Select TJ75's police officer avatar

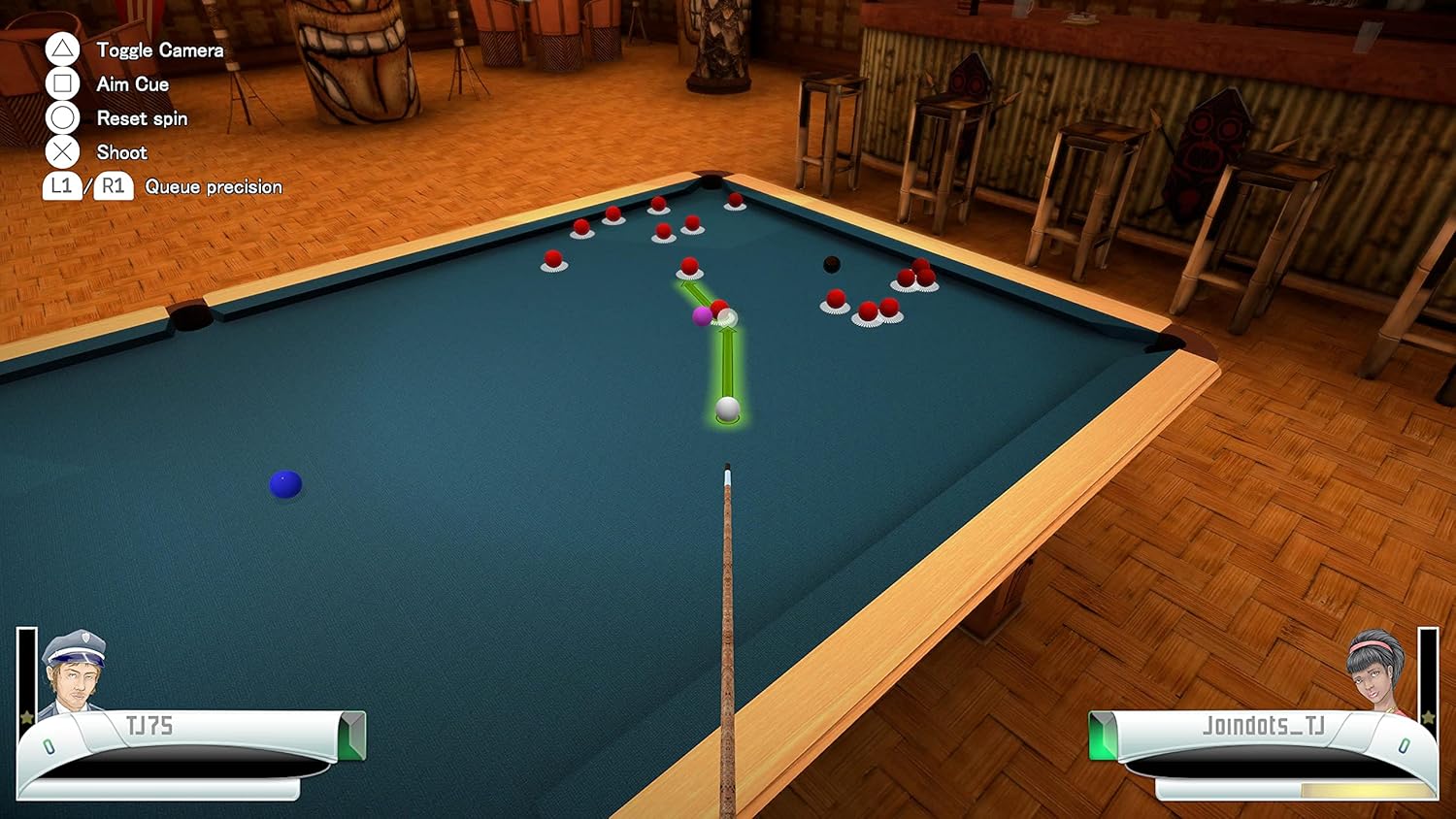[x=75, y=672]
